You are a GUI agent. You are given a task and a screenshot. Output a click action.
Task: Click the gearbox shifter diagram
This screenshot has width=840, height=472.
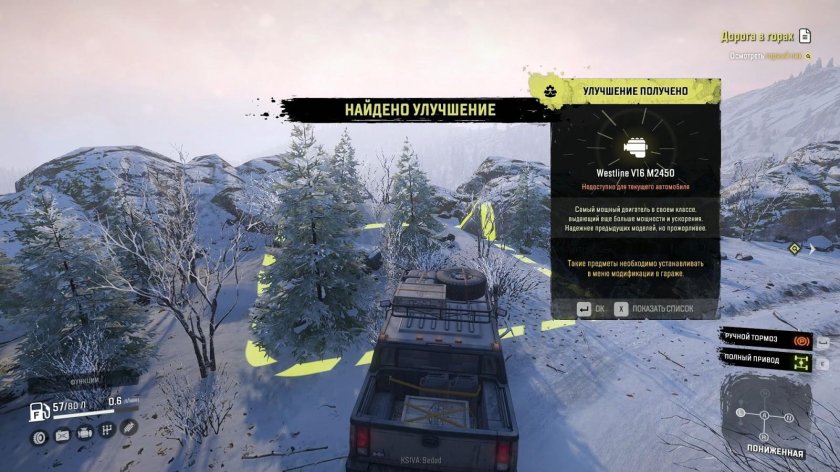tap(766, 411)
